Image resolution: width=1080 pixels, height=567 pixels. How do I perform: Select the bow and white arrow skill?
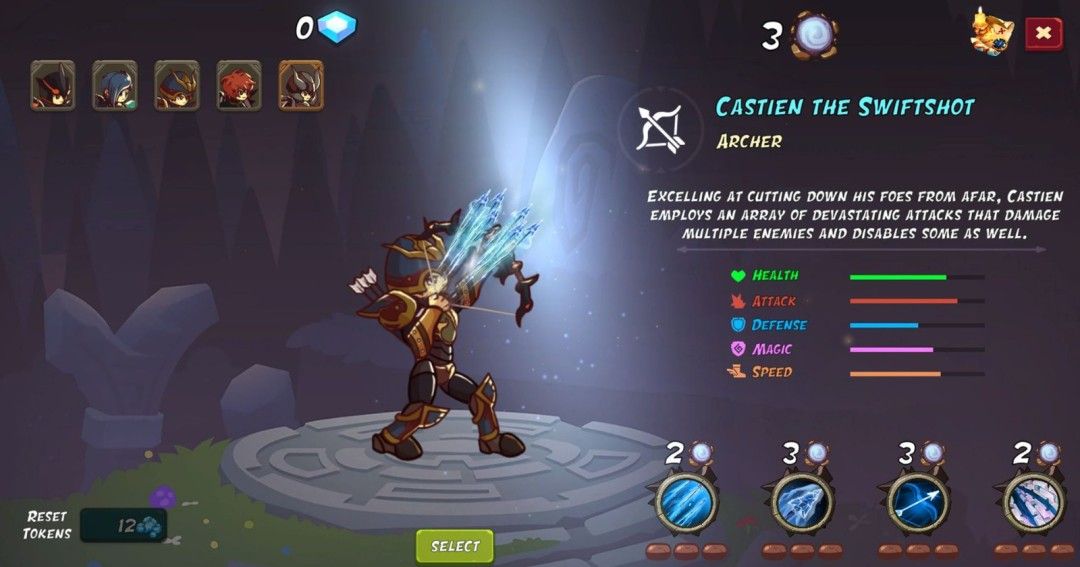(x=918, y=502)
